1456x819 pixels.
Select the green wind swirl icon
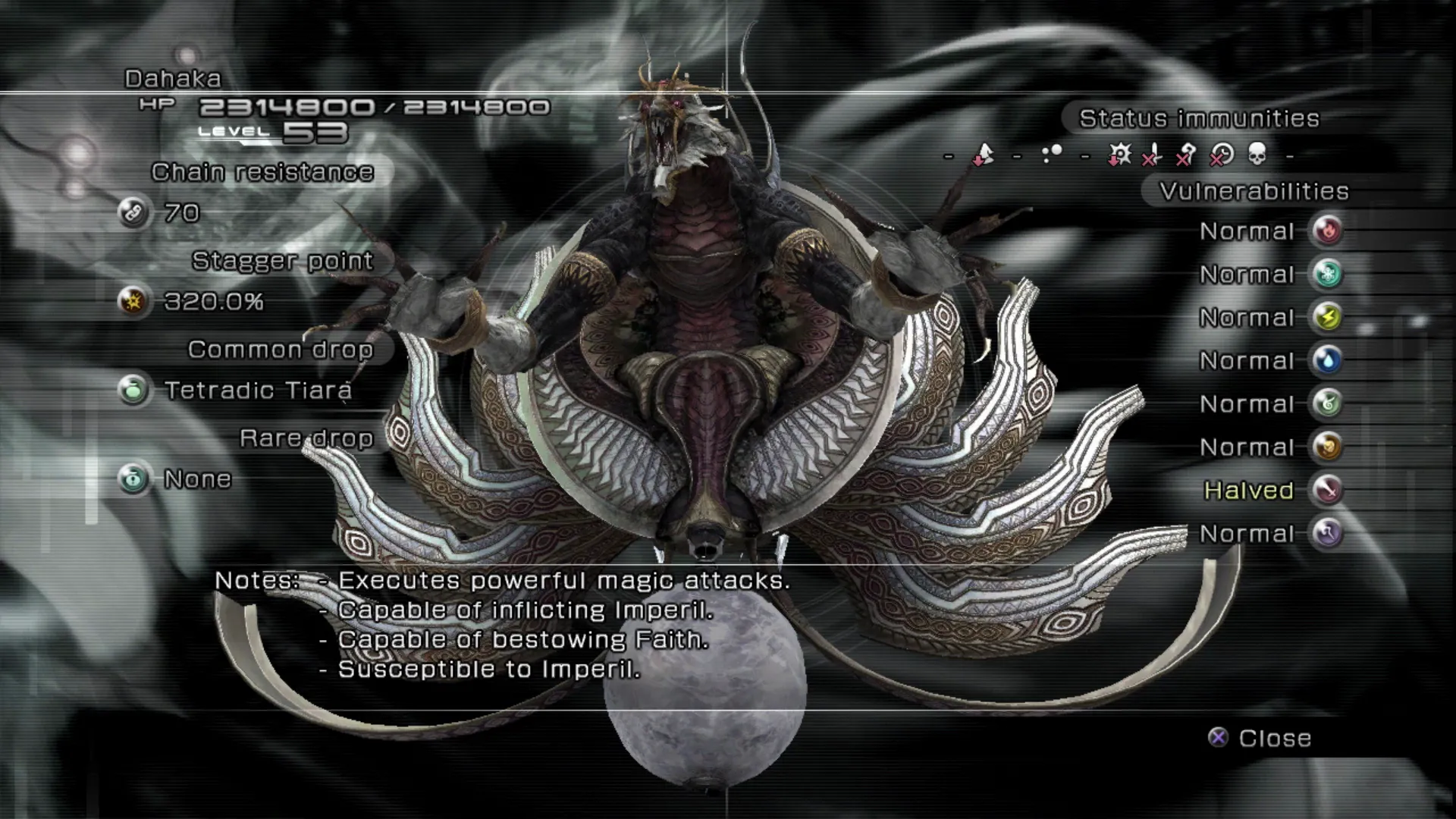[1327, 403]
